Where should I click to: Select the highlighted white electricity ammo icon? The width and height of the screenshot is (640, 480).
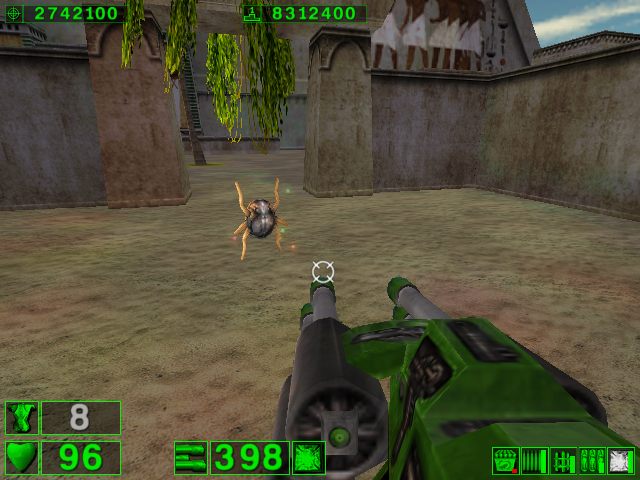point(621,461)
